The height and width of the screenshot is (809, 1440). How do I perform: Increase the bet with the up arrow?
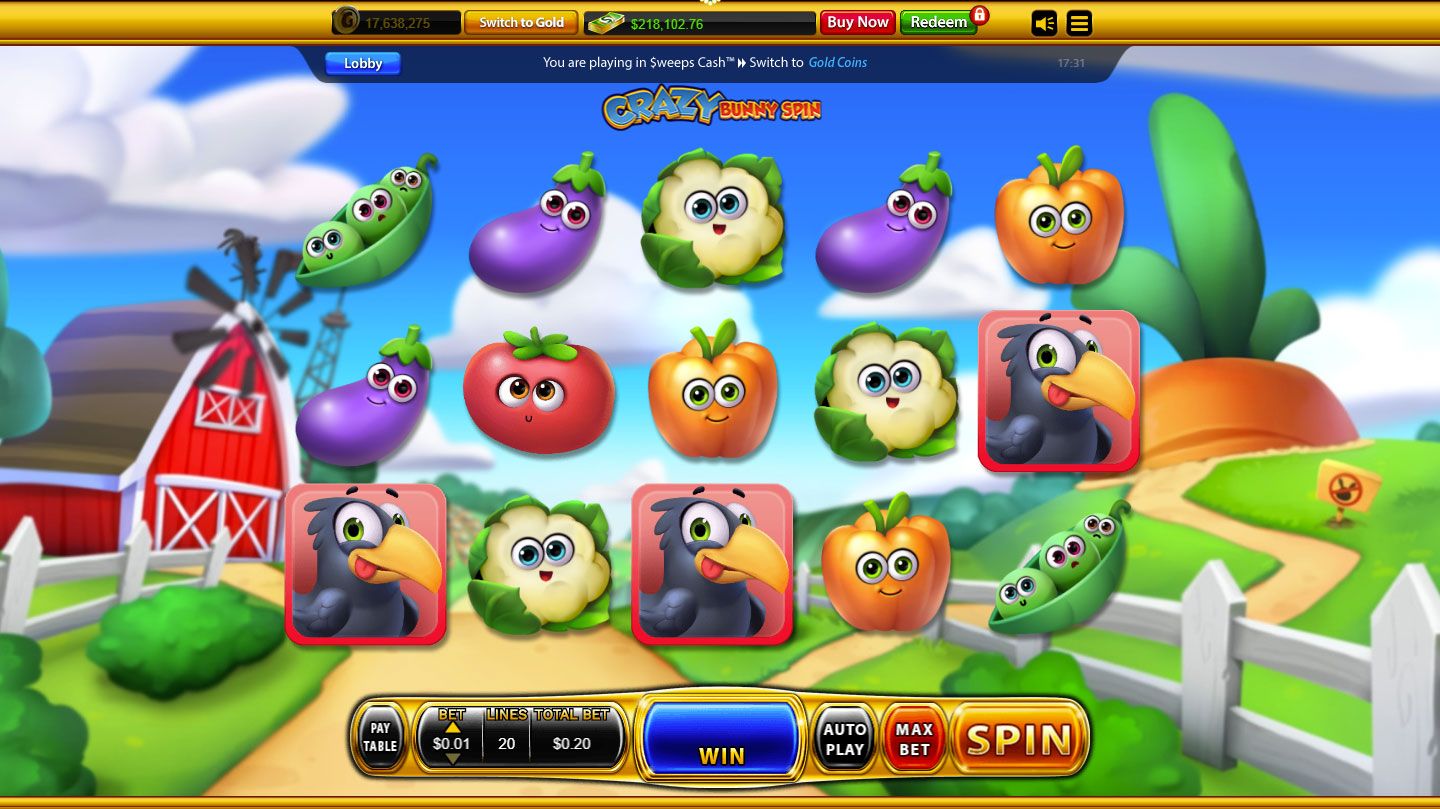pyautogui.click(x=452, y=727)
